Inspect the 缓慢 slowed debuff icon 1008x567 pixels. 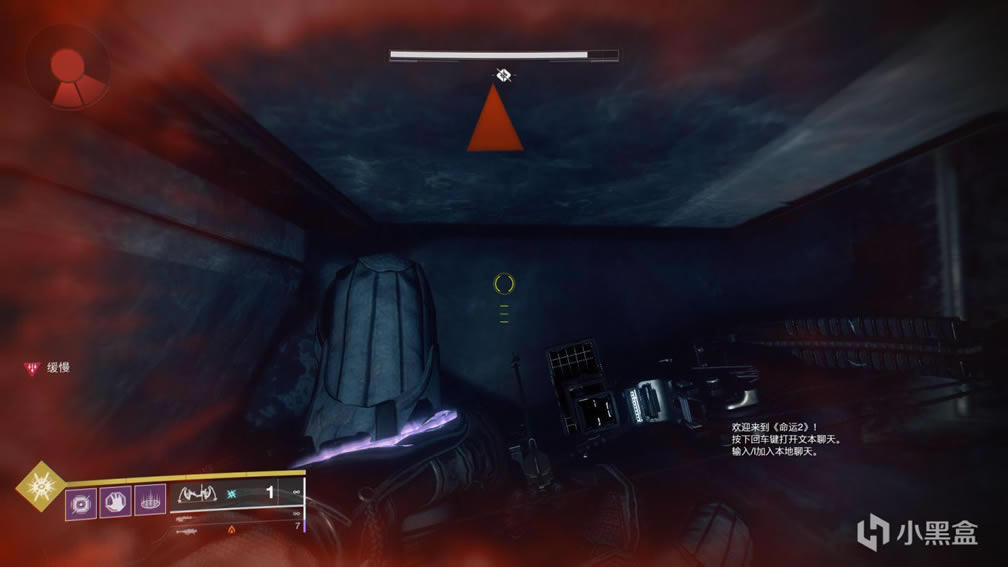click(x=31, y=368)
